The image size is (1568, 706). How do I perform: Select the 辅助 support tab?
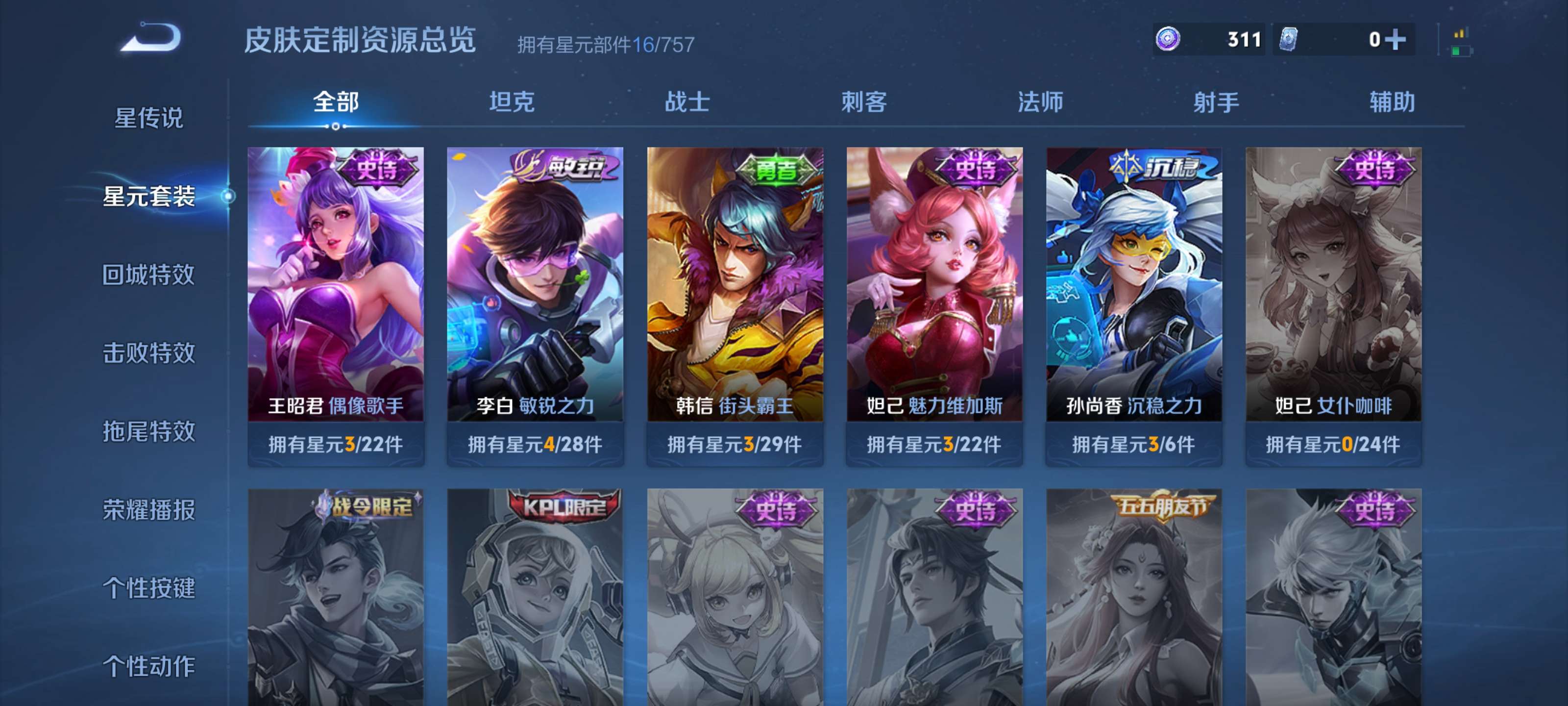coord(1392,103)
